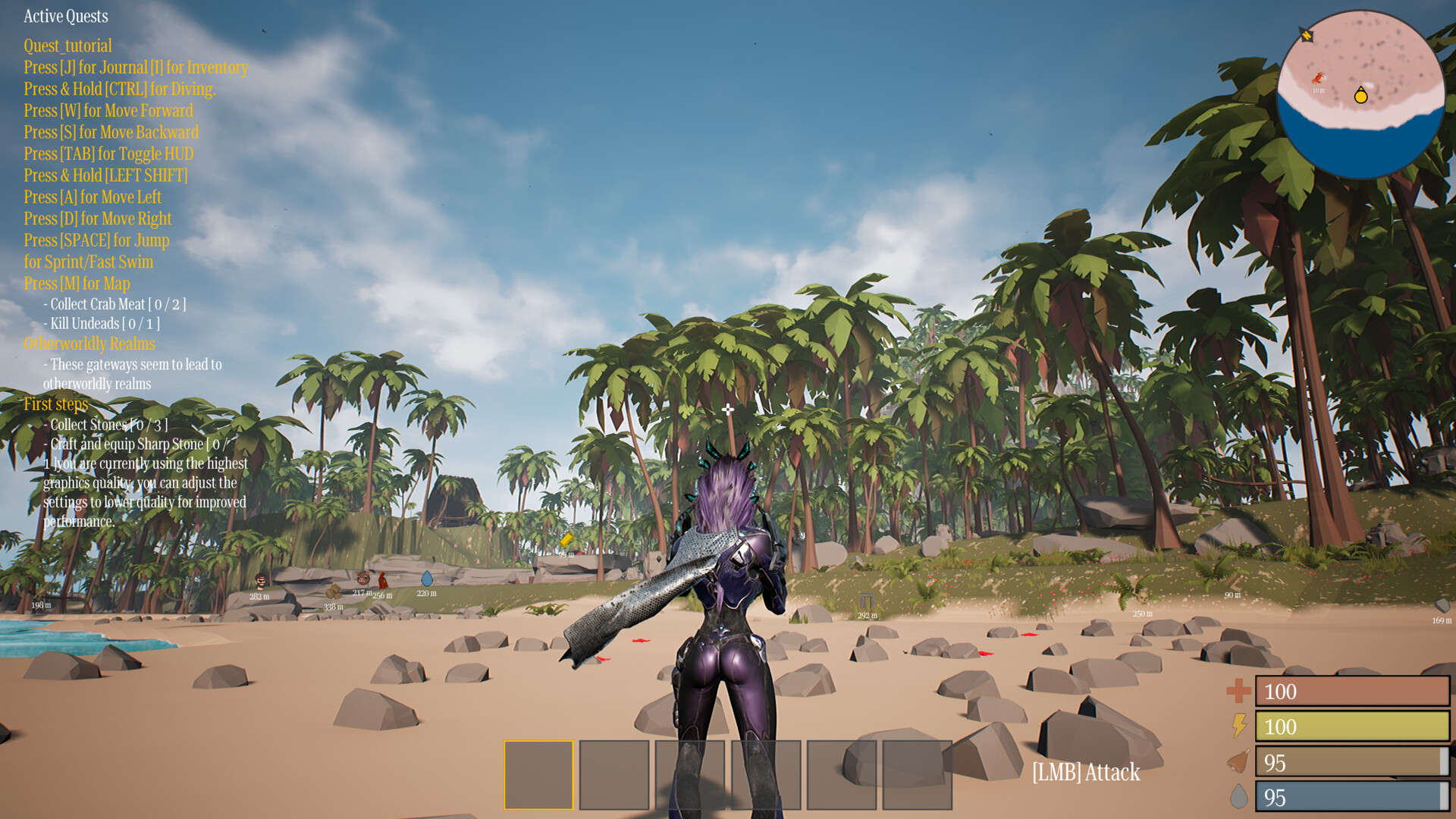Click the First steps quest entry
Viewport: 1456px width, 819px height.
tap(55, 404)
